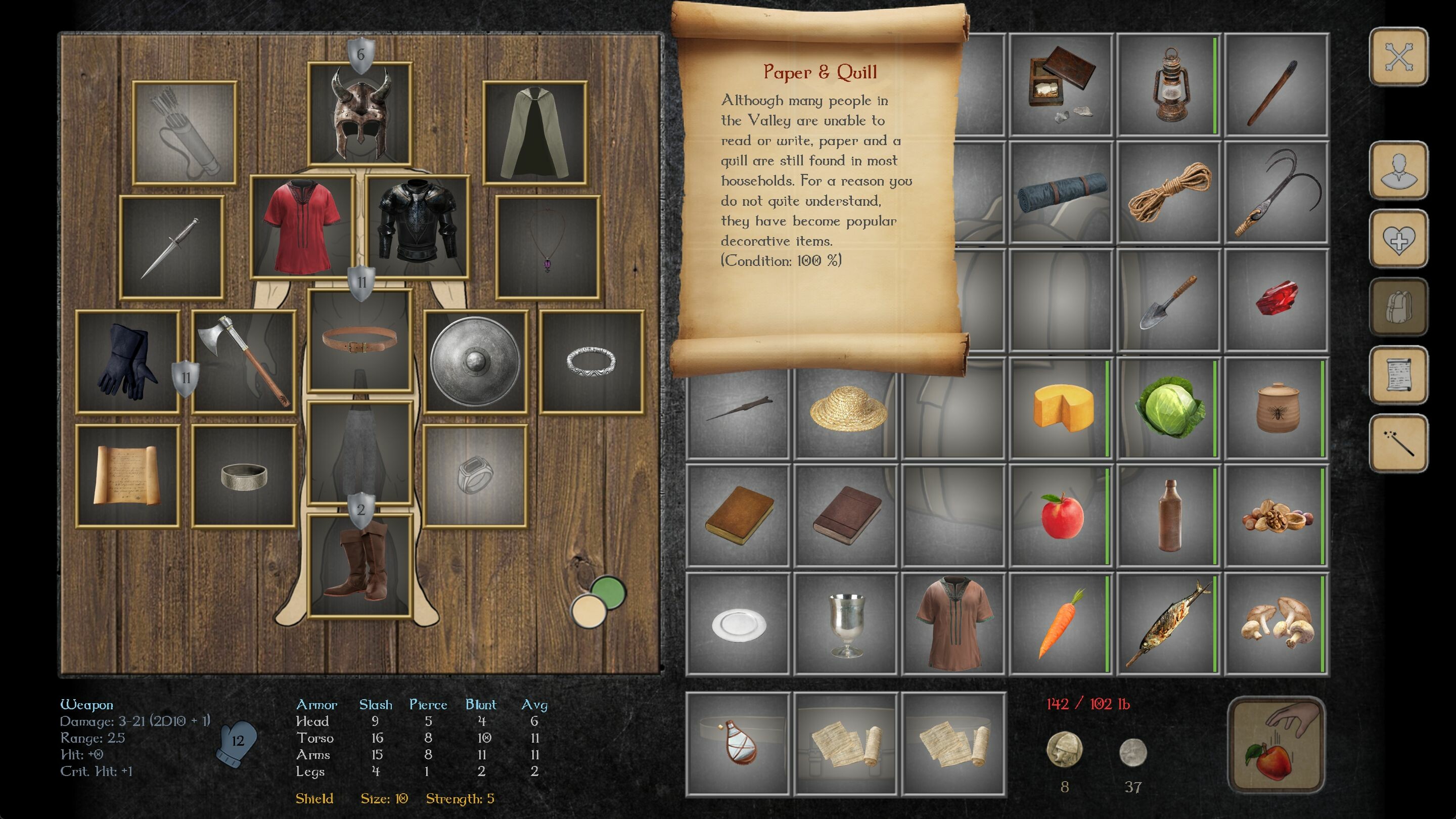Select the red gemstone in inventory
This screenshot has height=819, width=1456.
pos(1276,300)
